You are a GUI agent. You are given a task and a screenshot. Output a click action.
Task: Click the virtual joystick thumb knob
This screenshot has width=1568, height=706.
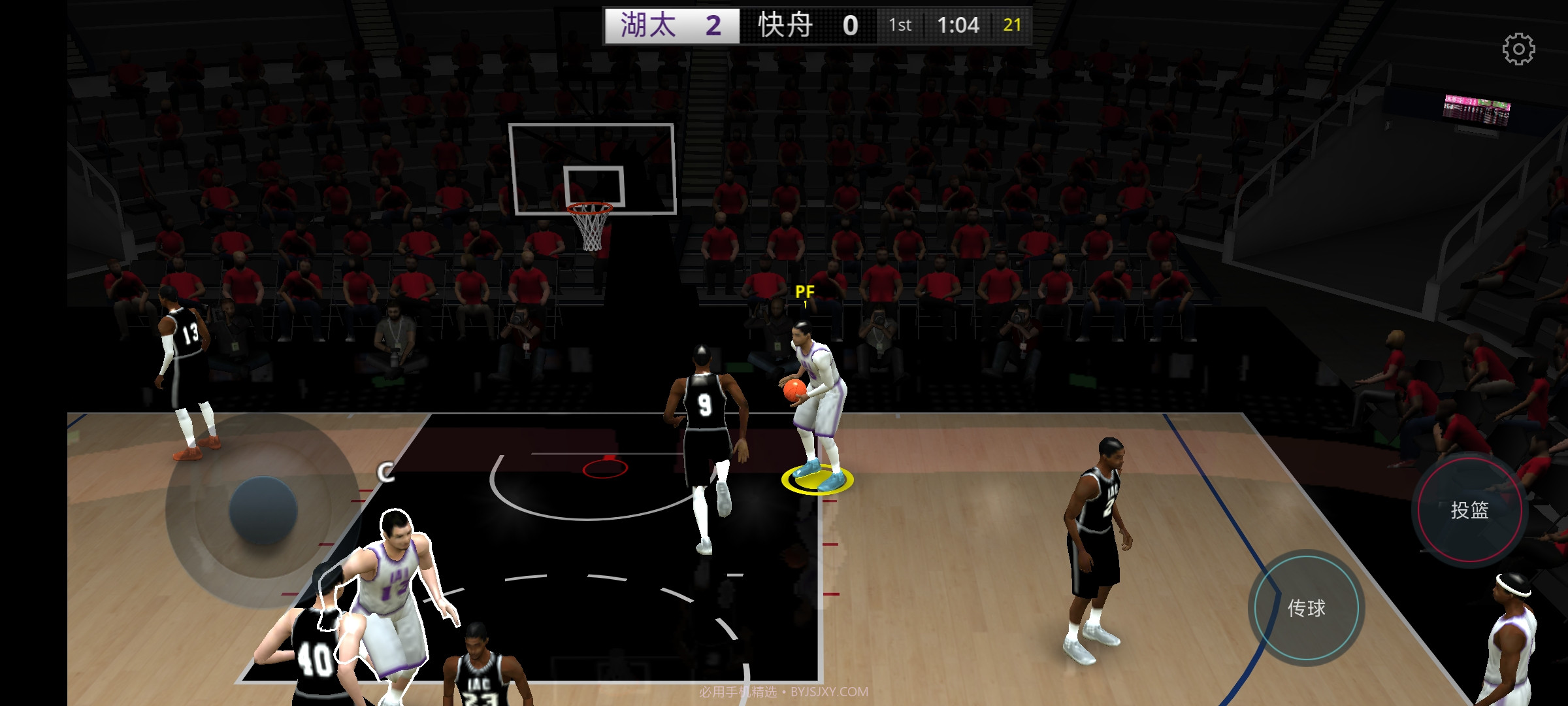(263, 510)
